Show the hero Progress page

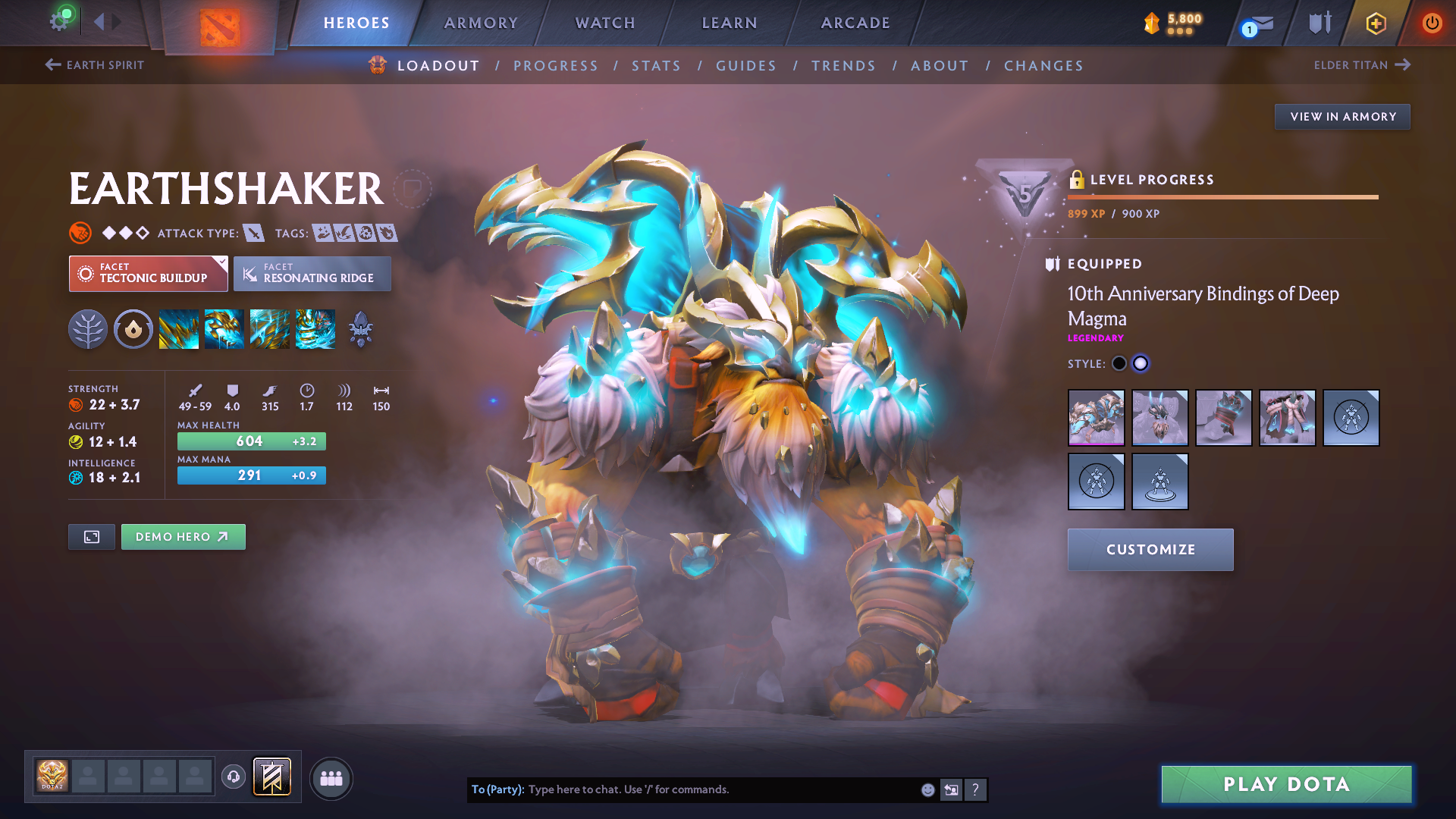(x=556, y=66)
